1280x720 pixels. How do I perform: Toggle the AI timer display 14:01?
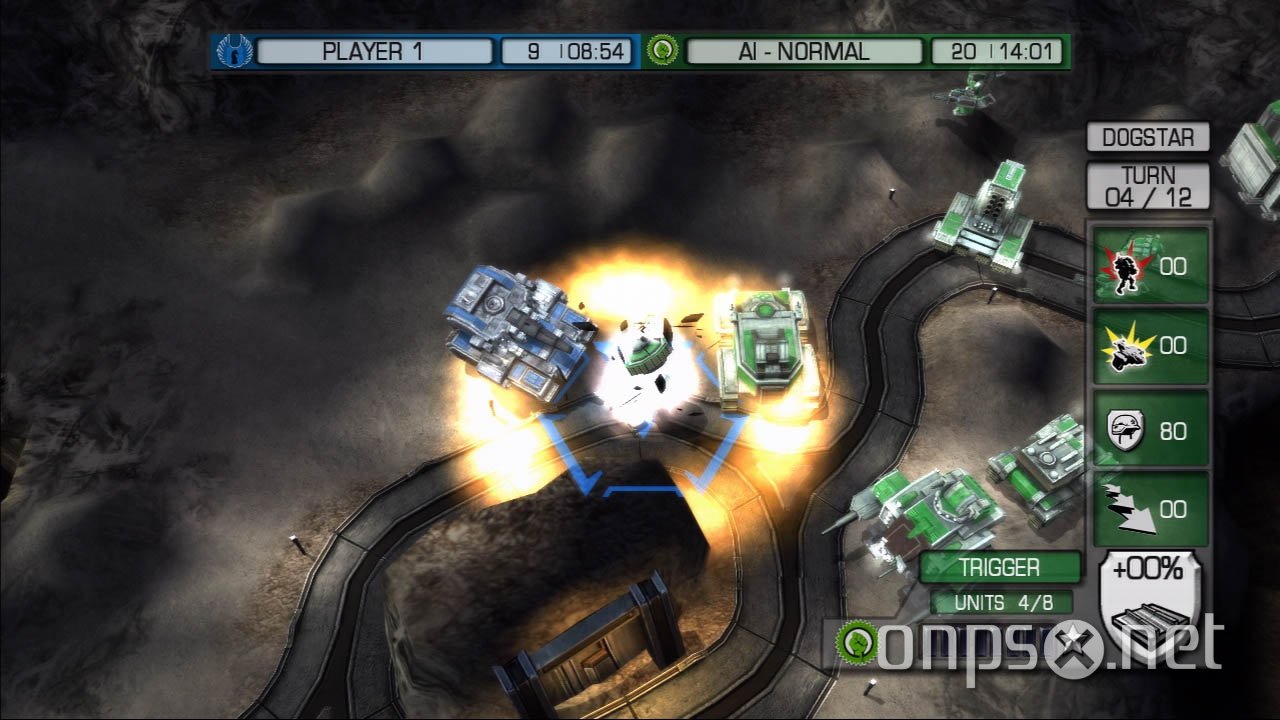1000,51
